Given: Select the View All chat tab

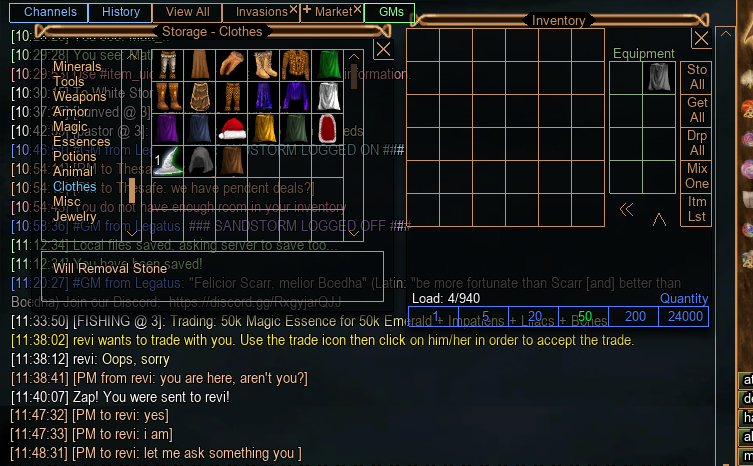Looking at the screenshot, I should point(188,12).
